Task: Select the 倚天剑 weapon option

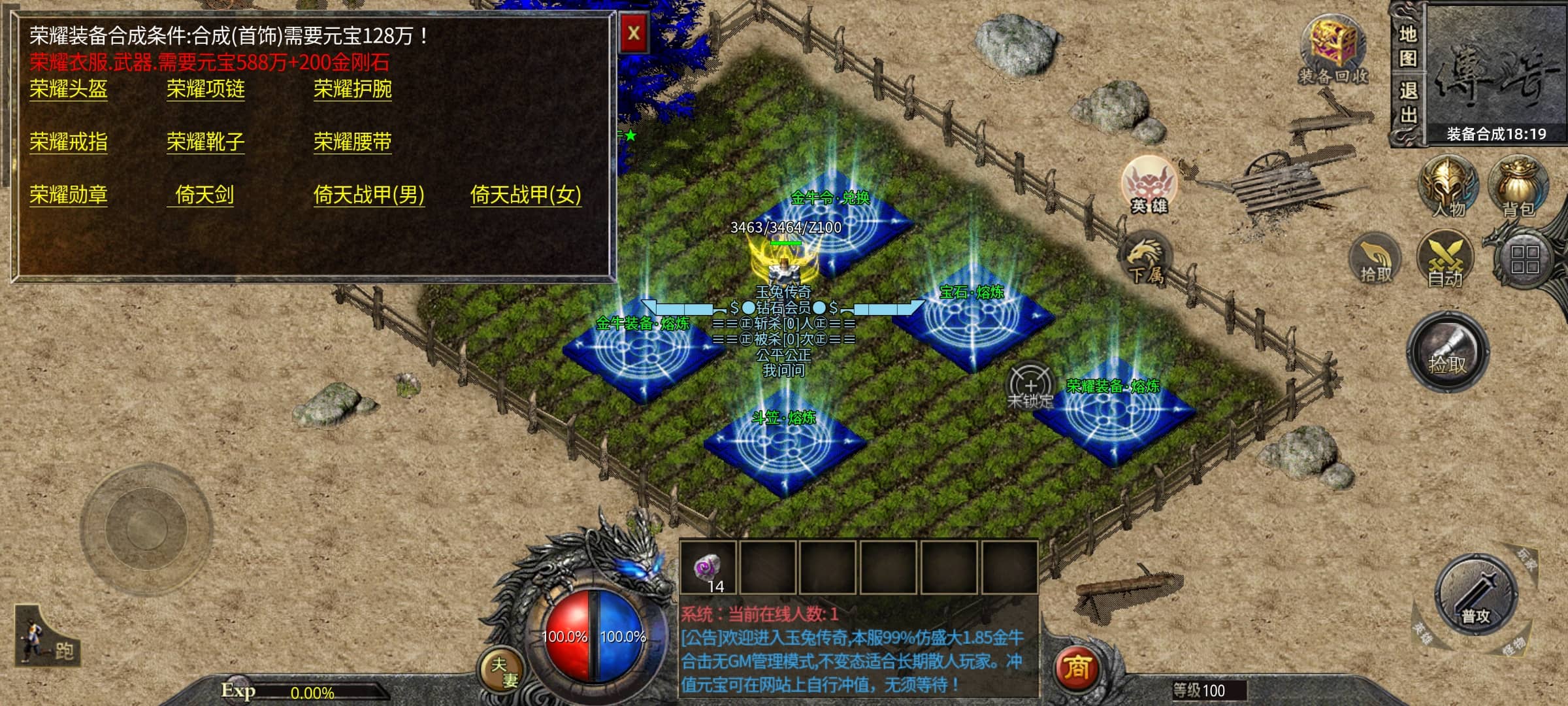Action: click(204, 195)
